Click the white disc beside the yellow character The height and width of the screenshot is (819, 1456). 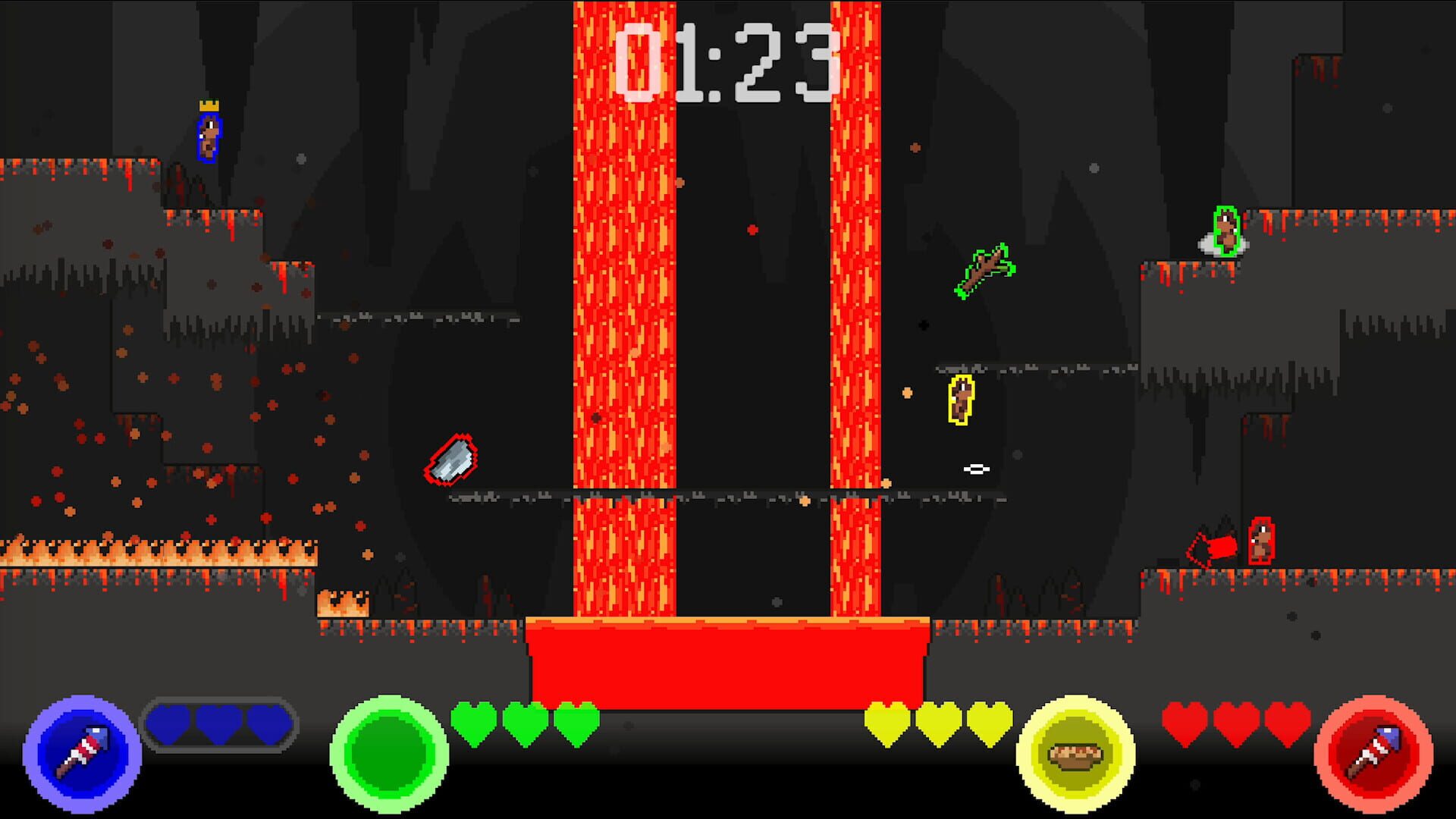coord(977,469)
